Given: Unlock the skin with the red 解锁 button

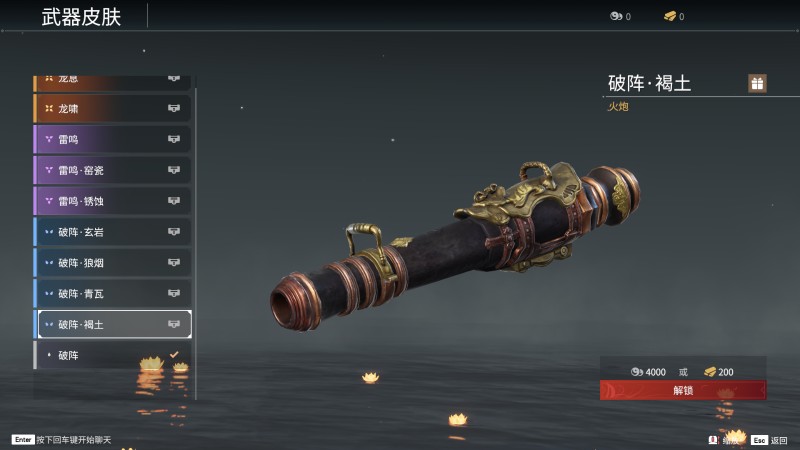Looking at the screenshot, I should [x=682, y=390].
